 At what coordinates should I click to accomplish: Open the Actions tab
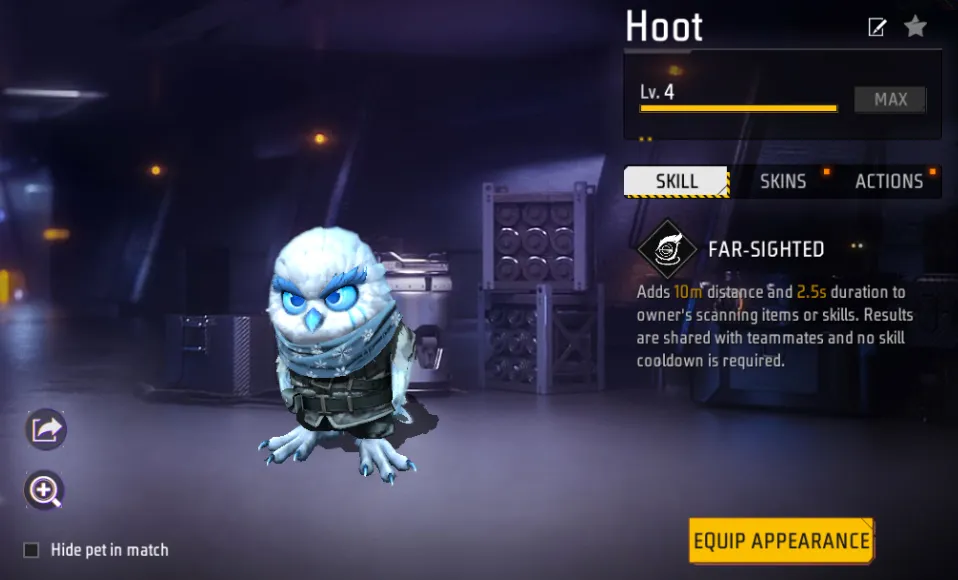[889, 181]
